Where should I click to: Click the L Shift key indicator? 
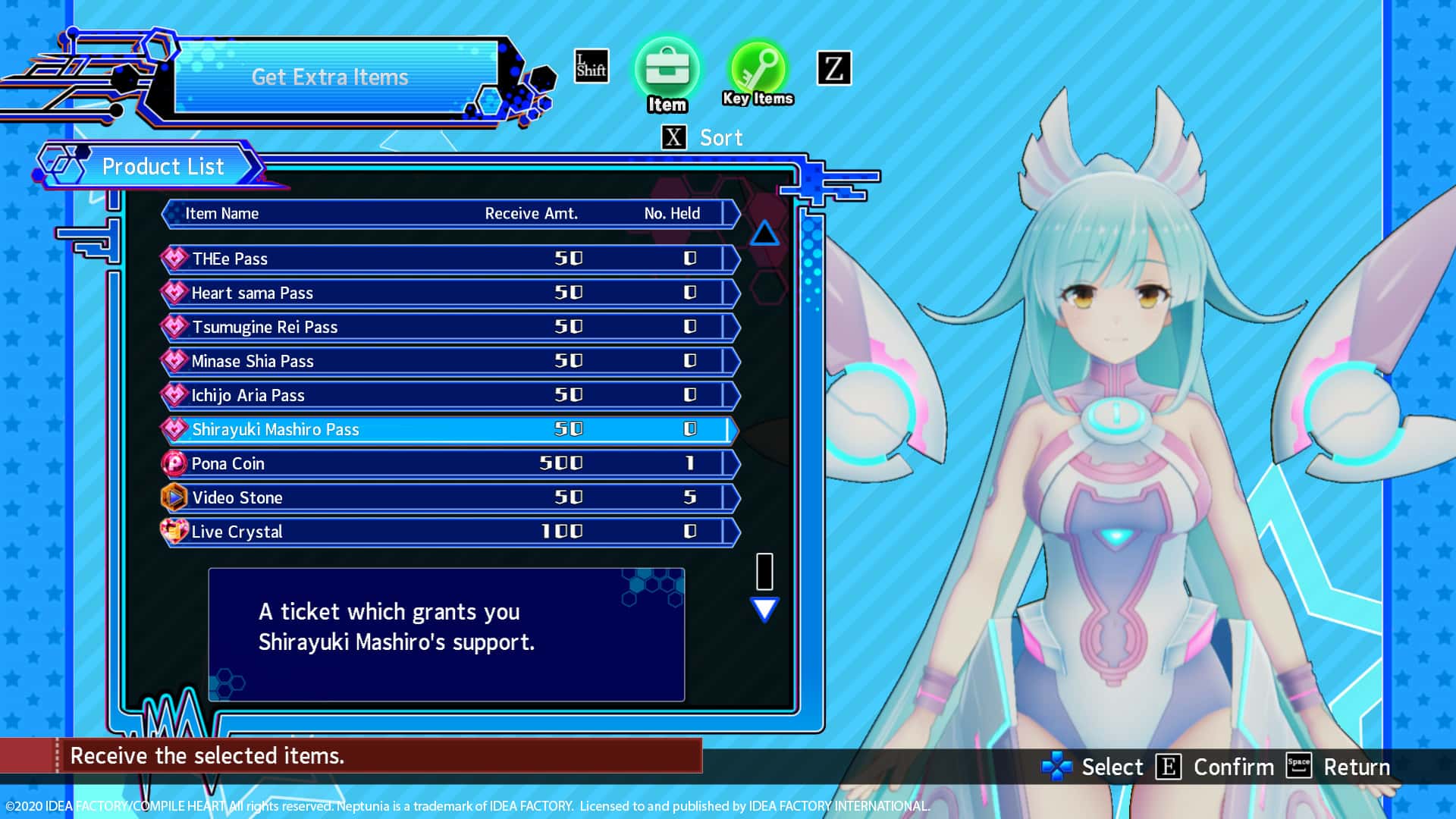[x=591, y=67]
